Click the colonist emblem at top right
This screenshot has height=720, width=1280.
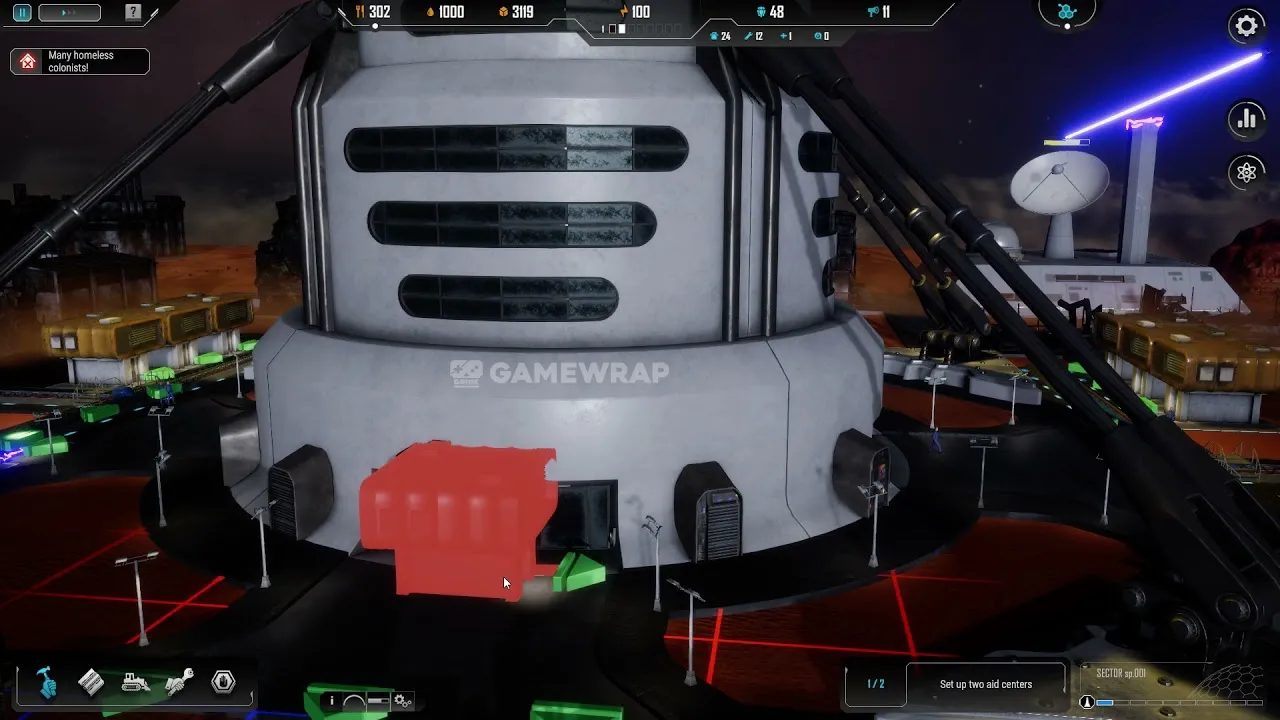tap(1066, 12)
